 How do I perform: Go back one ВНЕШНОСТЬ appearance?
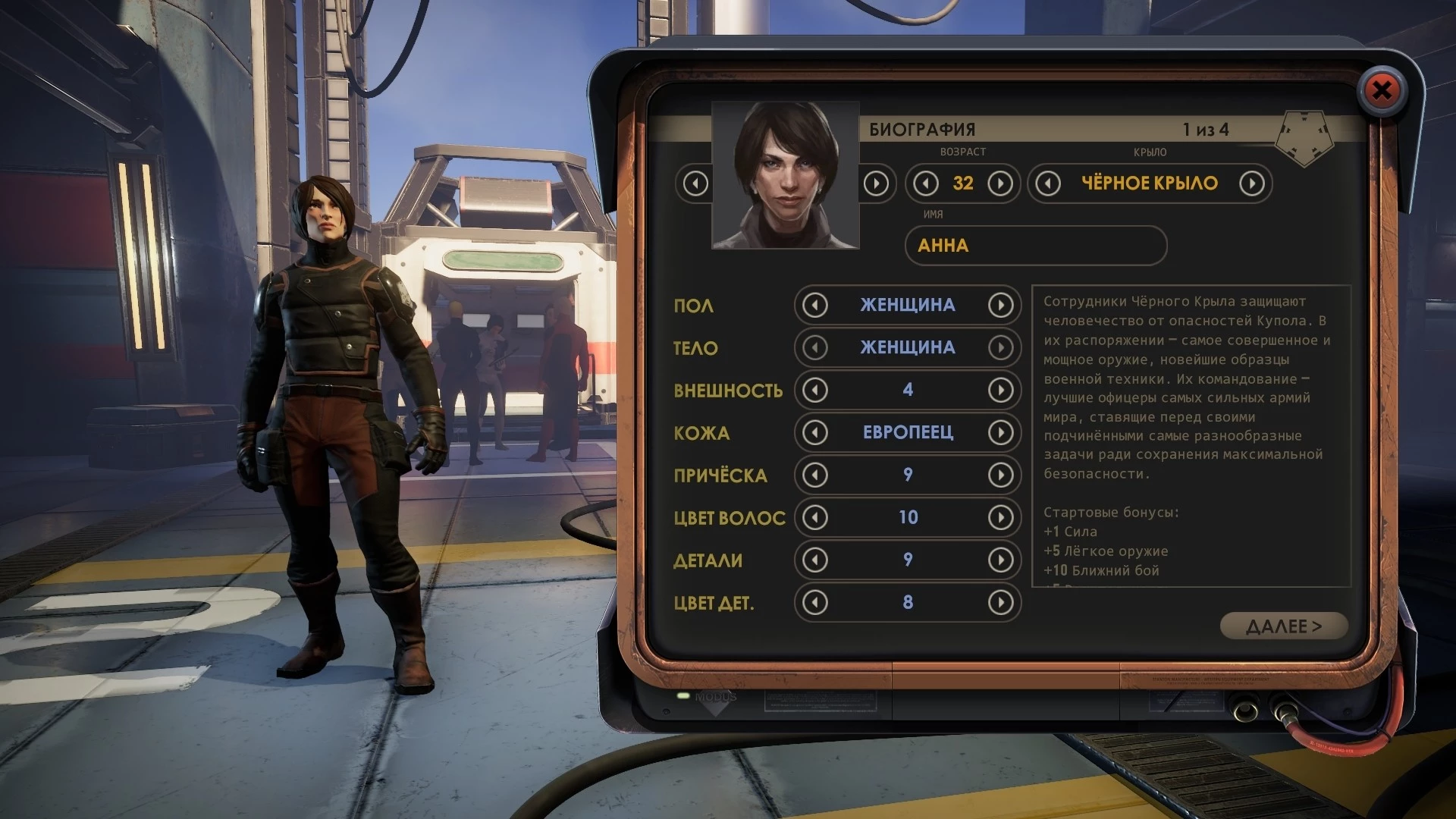[x=815, y=391]
